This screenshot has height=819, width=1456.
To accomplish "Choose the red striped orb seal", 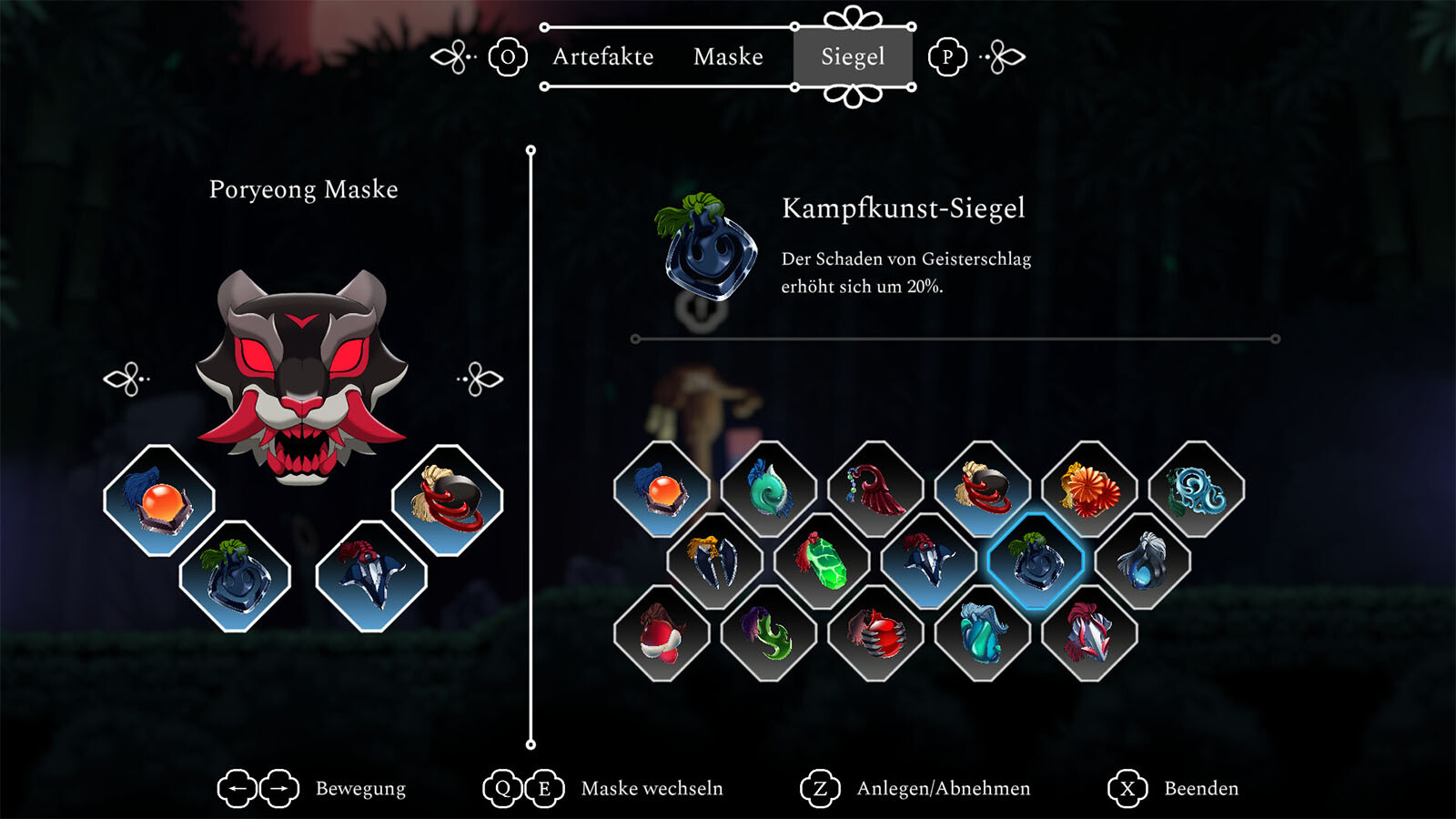I will pyautogui.click(x=875, y=633).
